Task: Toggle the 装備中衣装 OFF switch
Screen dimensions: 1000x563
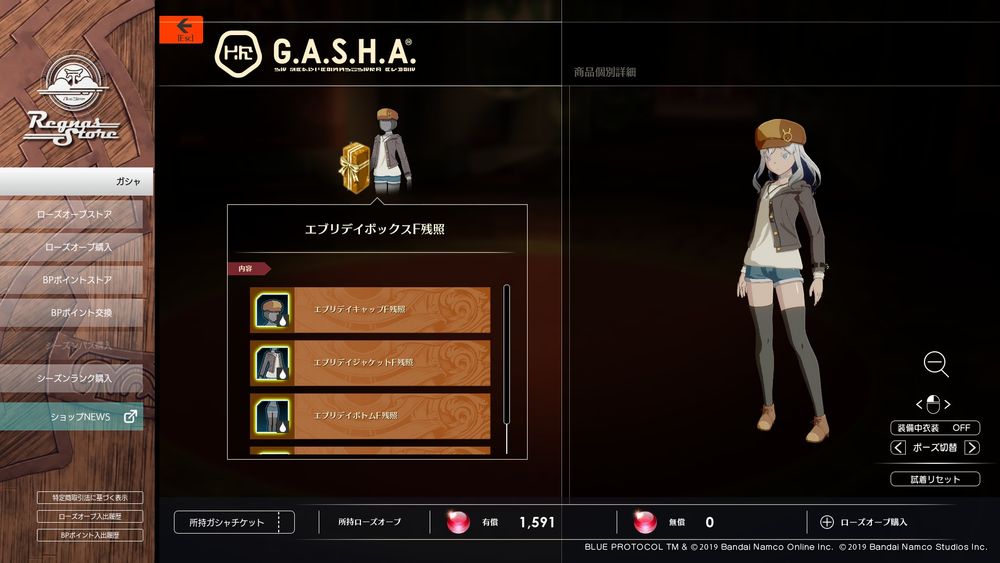Action: tap(933, 428)
